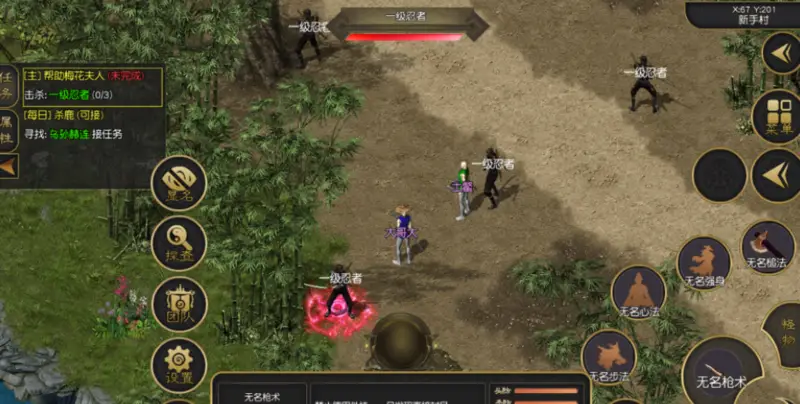Use the 无名步法 footwork skill
800x404 pixels.
608,357
